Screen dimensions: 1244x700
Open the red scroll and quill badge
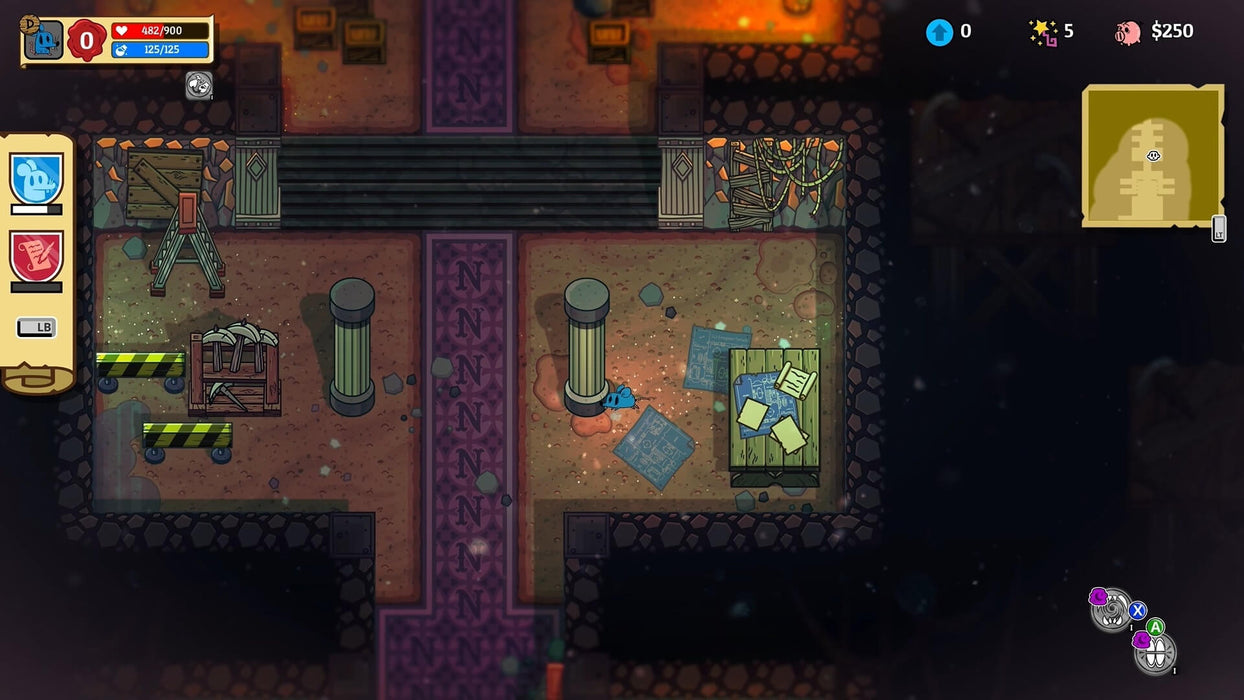tap(37, 257)
